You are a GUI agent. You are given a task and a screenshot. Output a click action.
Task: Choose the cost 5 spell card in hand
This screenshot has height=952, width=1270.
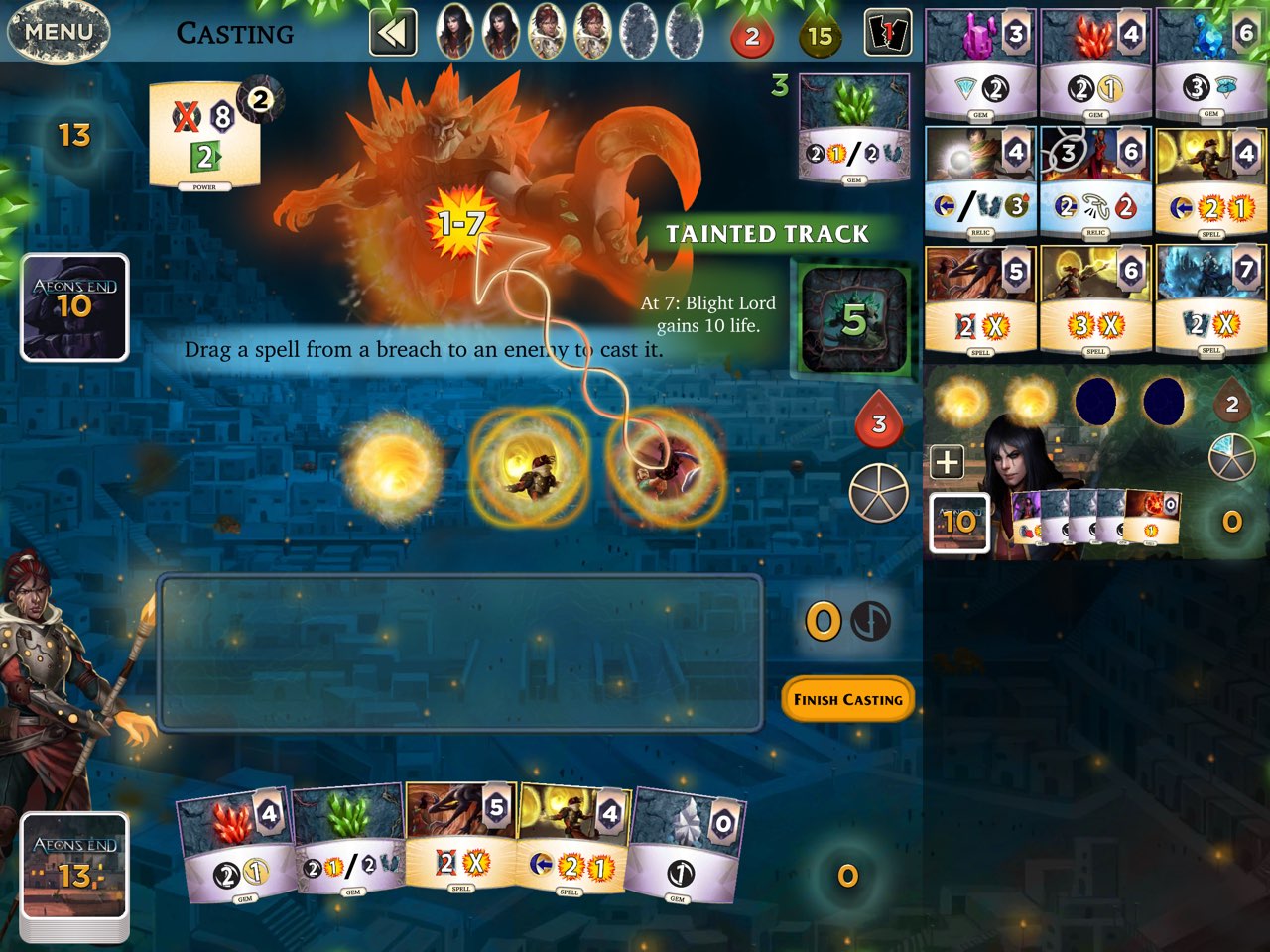tap(461, 839)
